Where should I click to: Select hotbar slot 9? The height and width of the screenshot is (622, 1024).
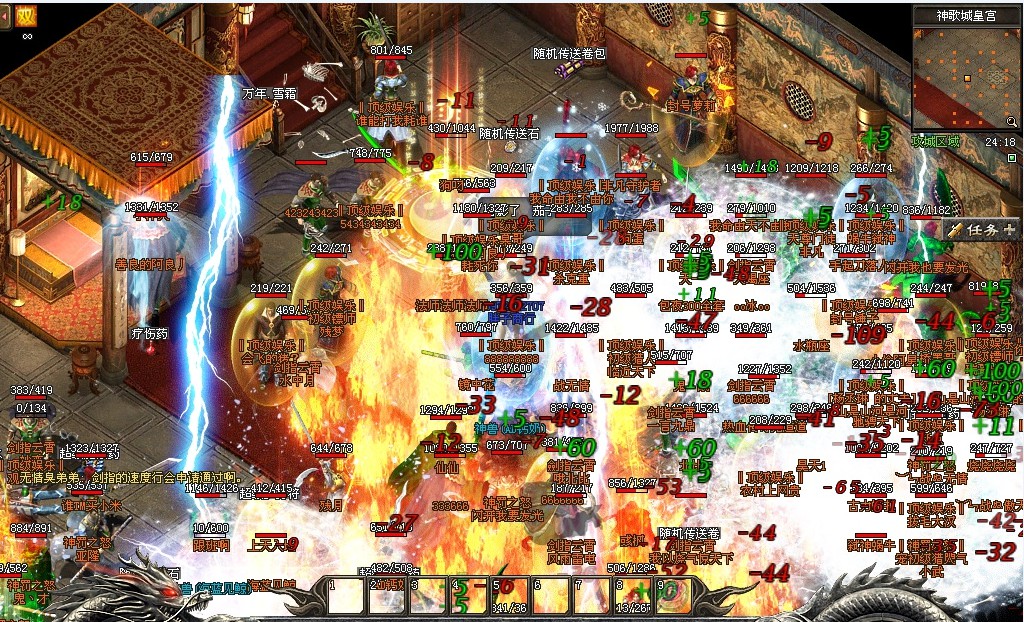[x=673, y=597]
